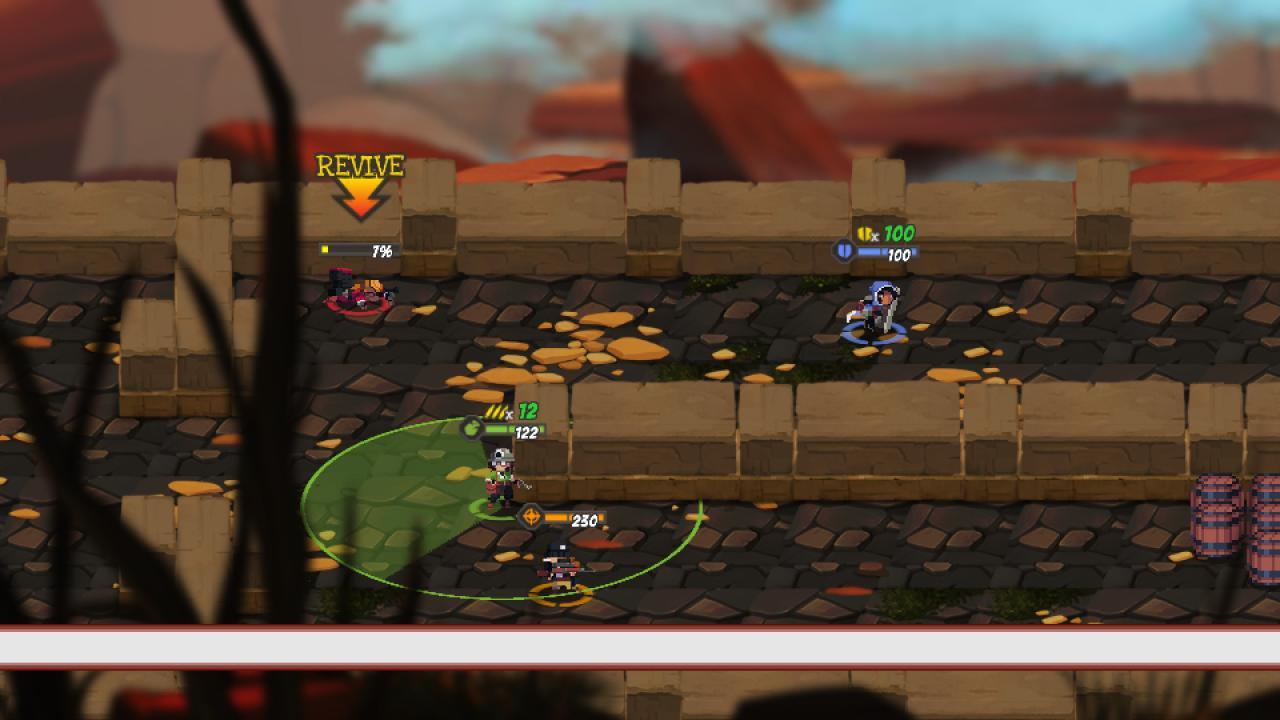Viewport: 1280px width, 720px height.
Task: Click the yellow slash combo icon
Action: tap(498, 410)
